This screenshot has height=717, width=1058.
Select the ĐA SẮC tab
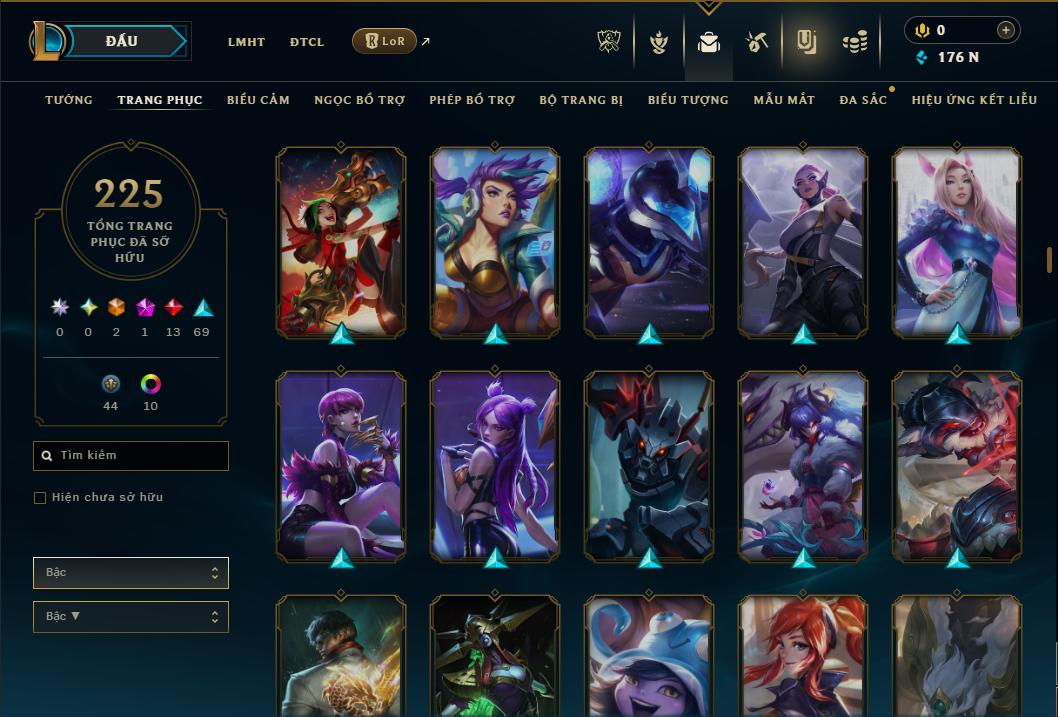[863, 100]
